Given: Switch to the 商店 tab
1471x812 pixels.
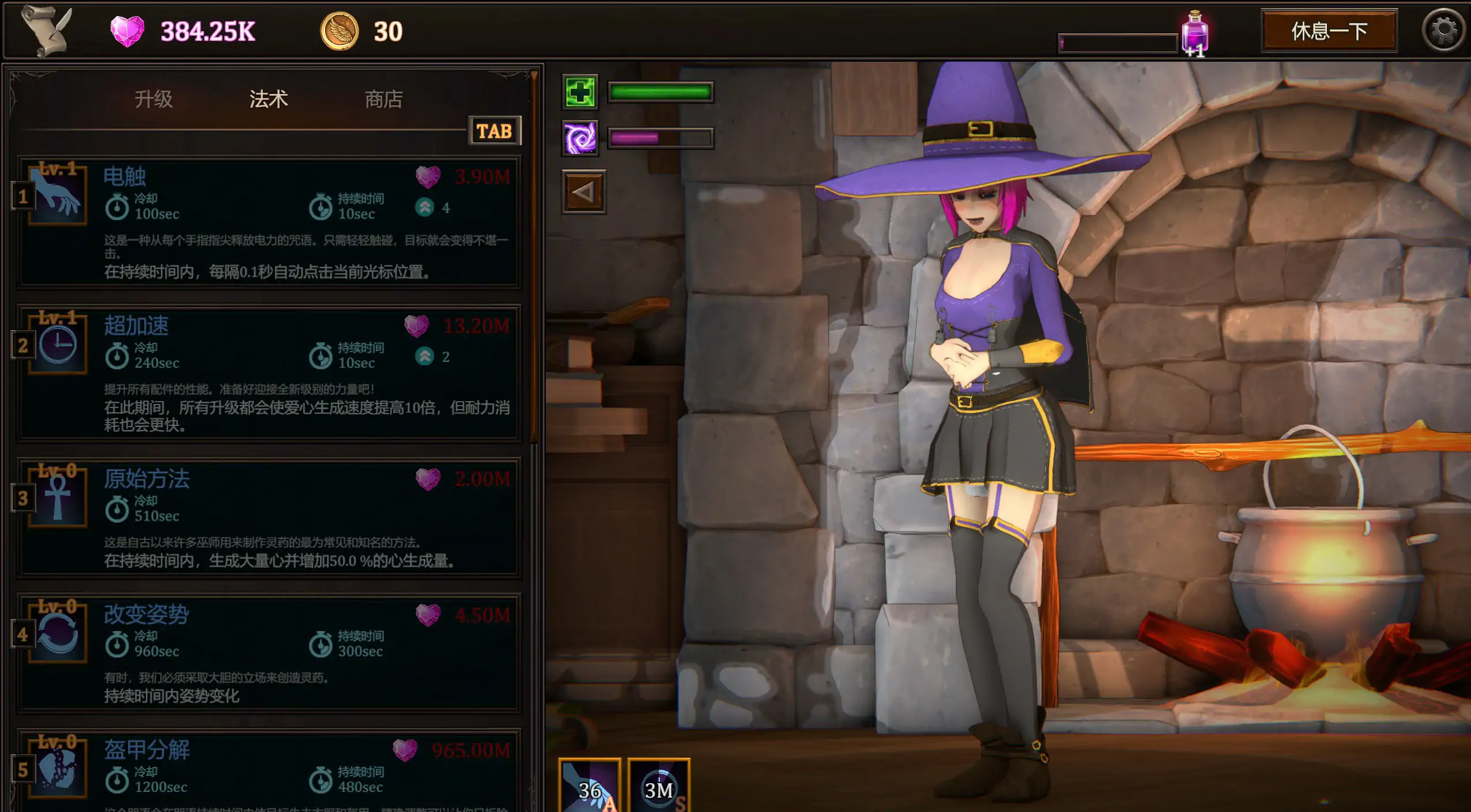Looking at the screenshot, I should point(384,99).
